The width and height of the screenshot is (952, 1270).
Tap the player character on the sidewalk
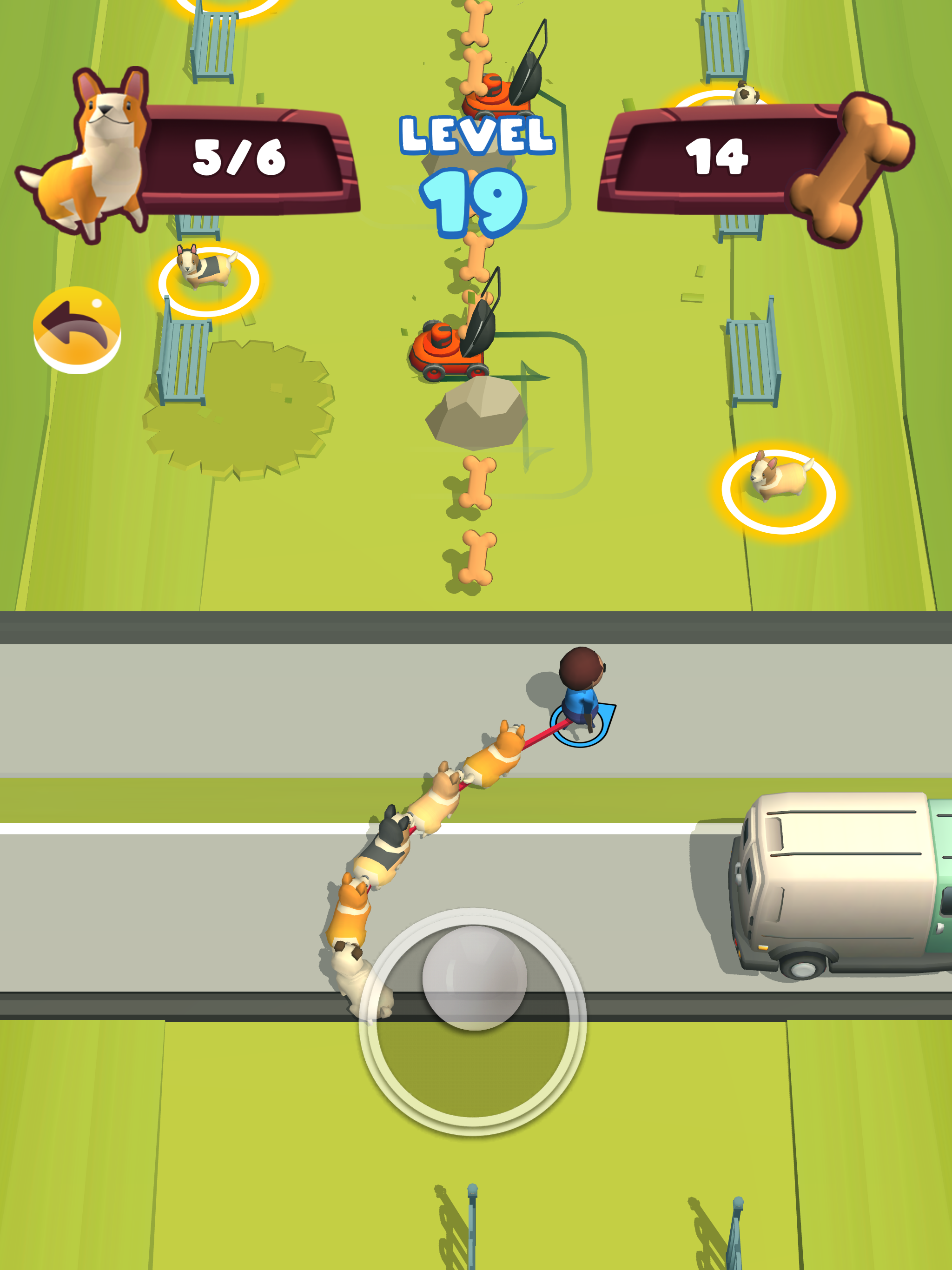(x=580, y=683)
